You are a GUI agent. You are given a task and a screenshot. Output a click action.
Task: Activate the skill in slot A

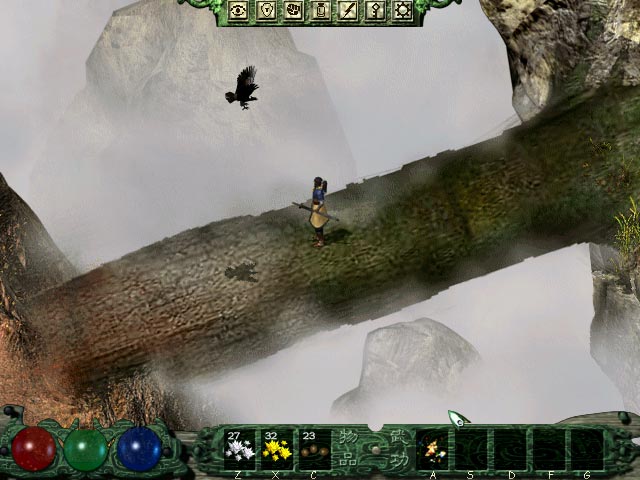click(432, 449)
